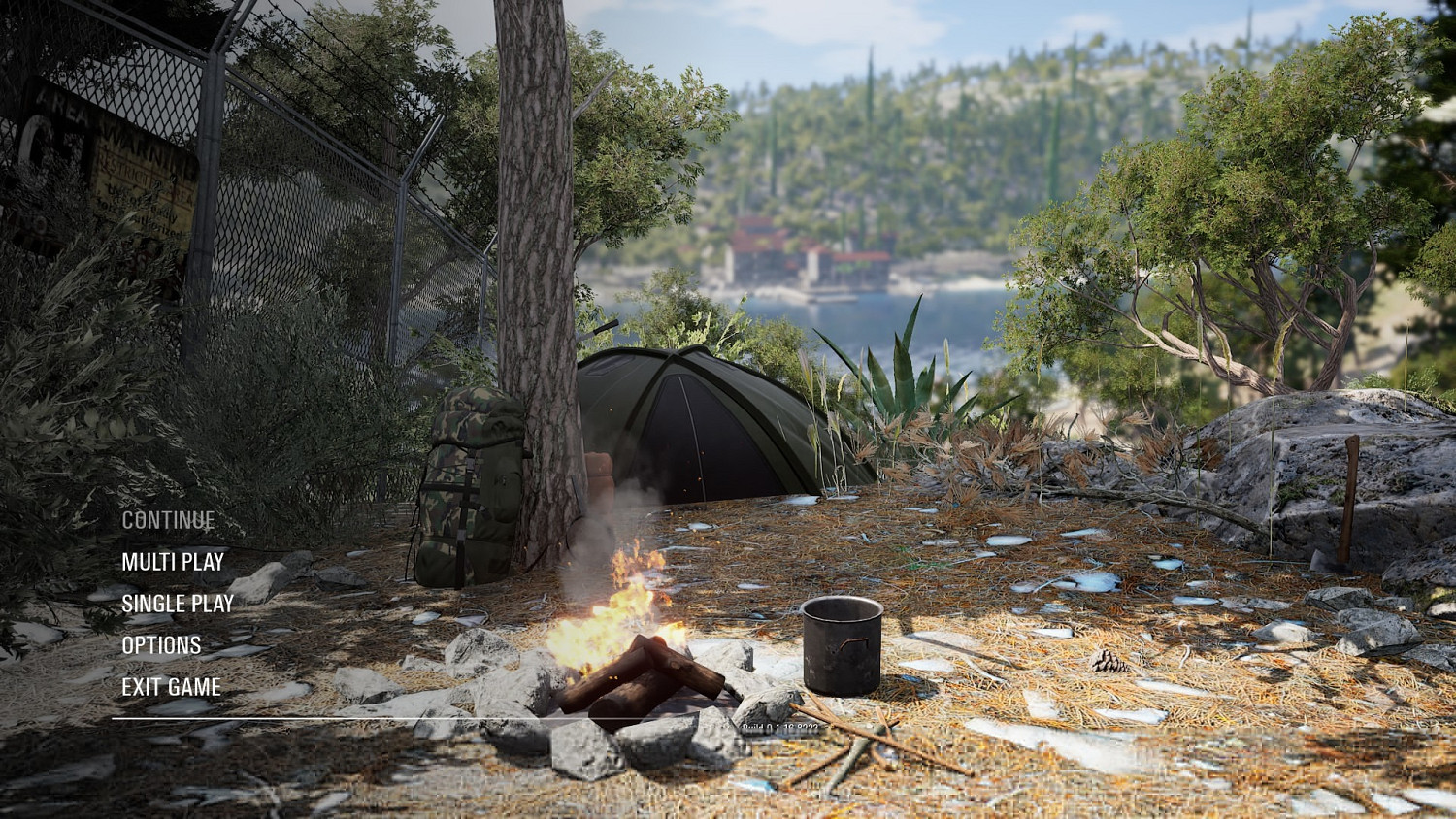The height and width of the screenshot is (819, 1456).
Task: Click Exit Game
Action: coord(171,687)
